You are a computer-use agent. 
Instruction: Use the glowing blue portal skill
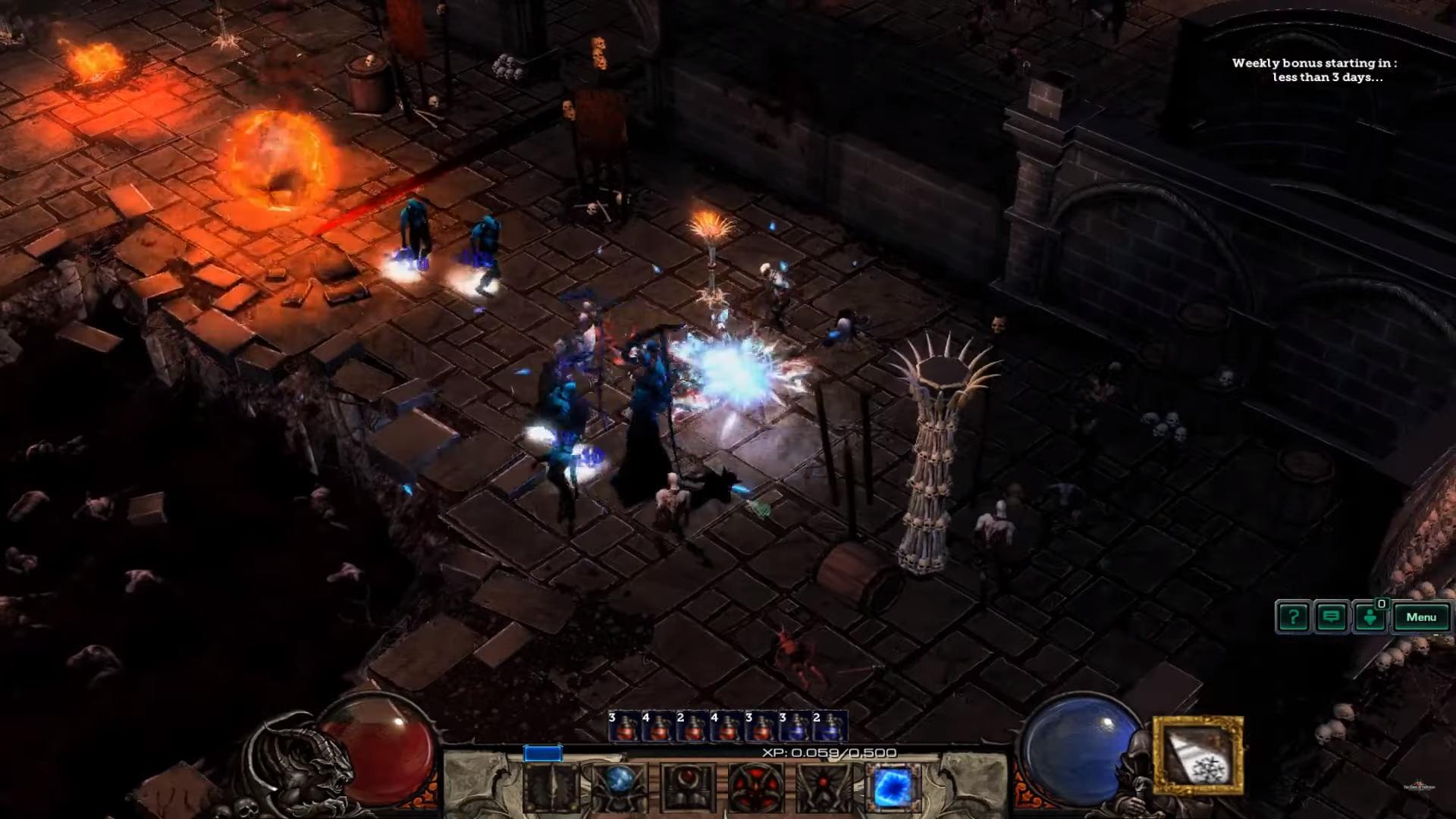coord(893,787)
